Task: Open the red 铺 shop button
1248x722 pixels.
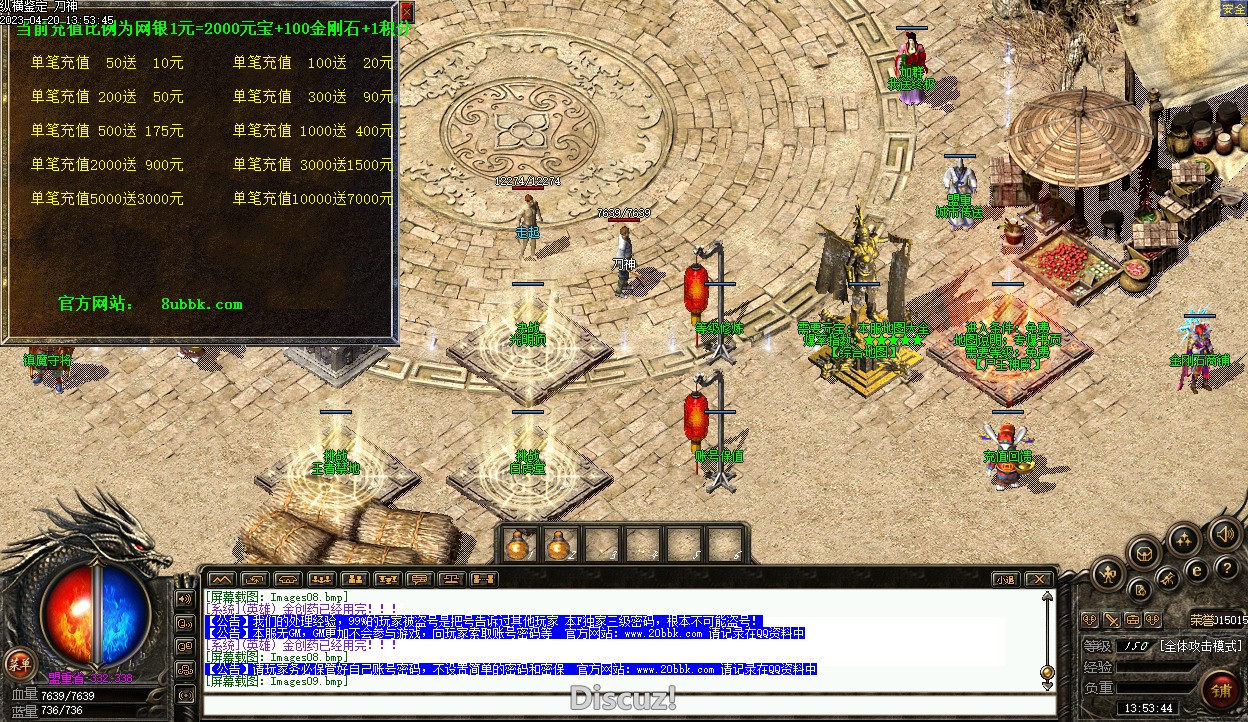Action: pyautogui.click(x=1221, y=689)
